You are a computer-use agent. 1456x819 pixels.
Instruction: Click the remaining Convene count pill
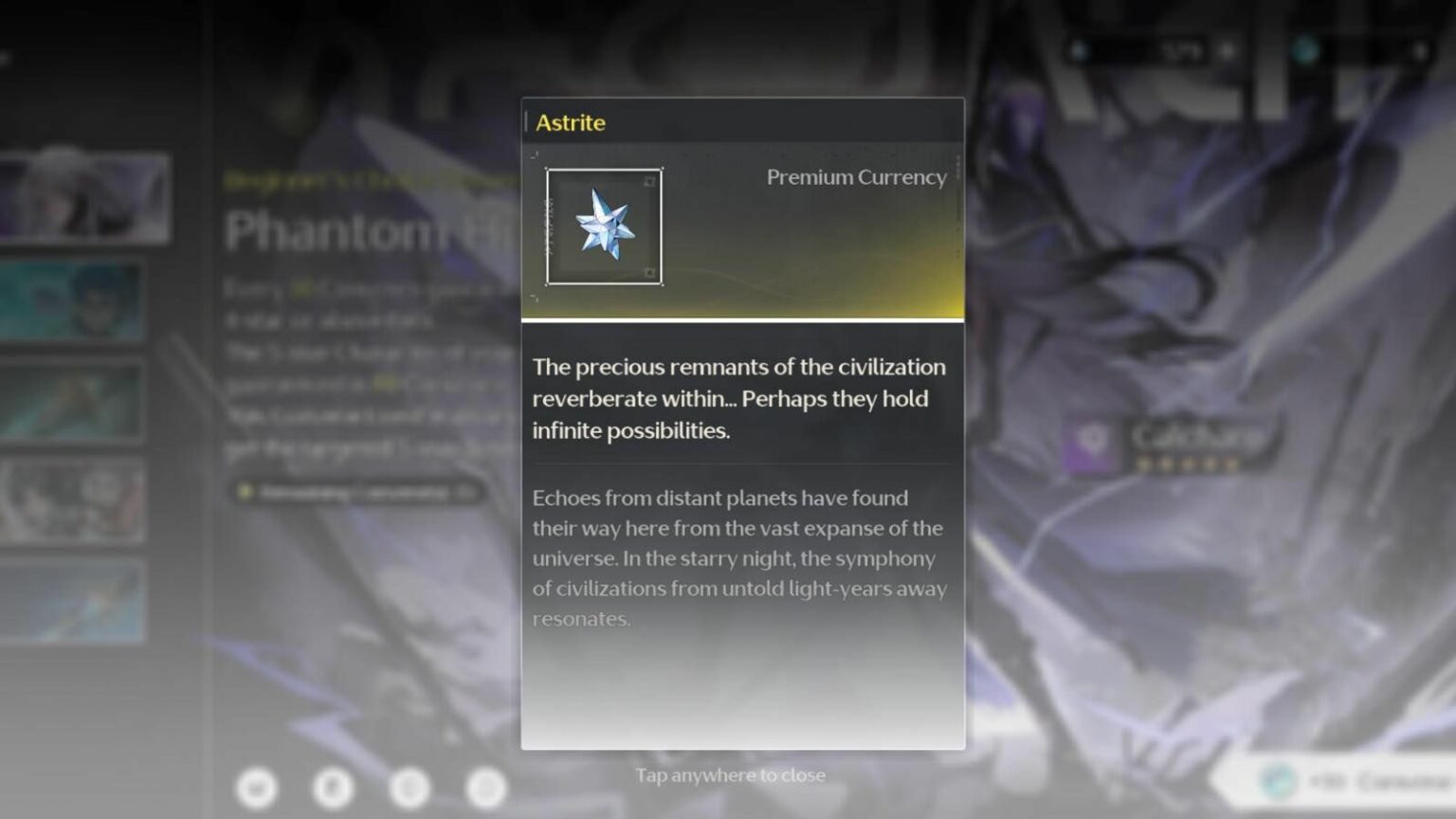(x=360, y=493)
